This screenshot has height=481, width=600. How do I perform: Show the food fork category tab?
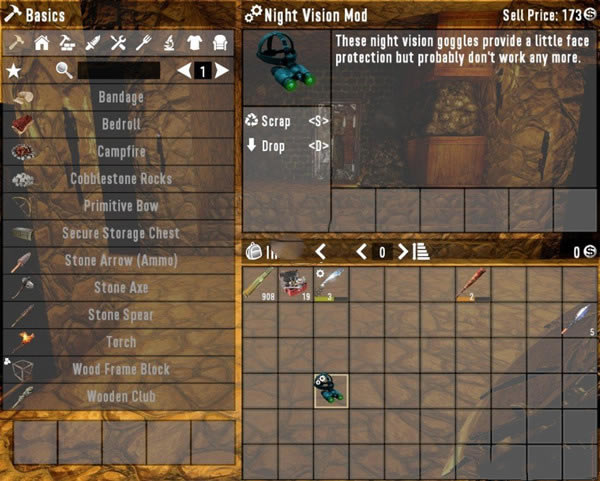[x=143, y=42]
